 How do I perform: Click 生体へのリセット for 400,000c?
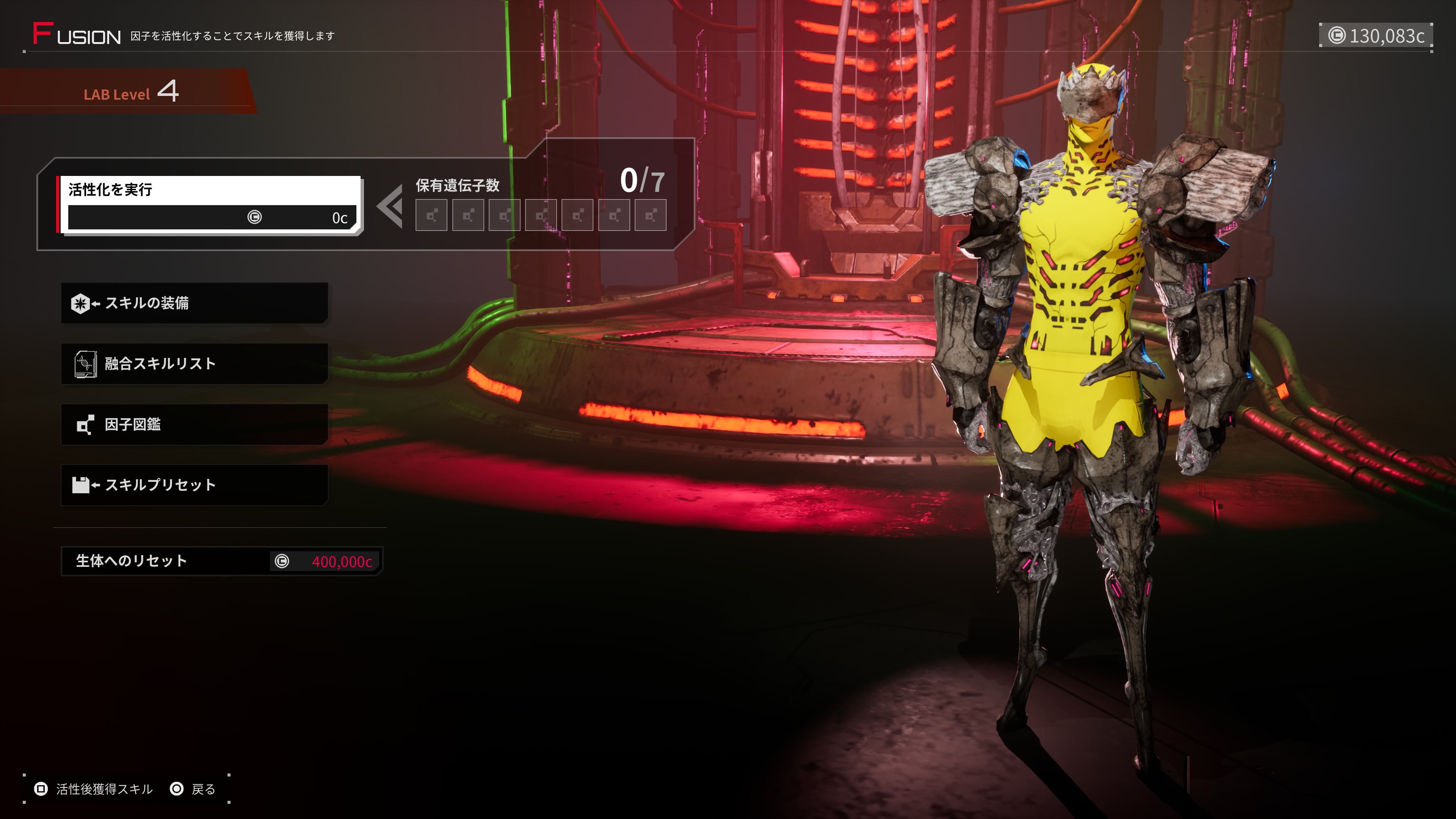click(221, 561)
